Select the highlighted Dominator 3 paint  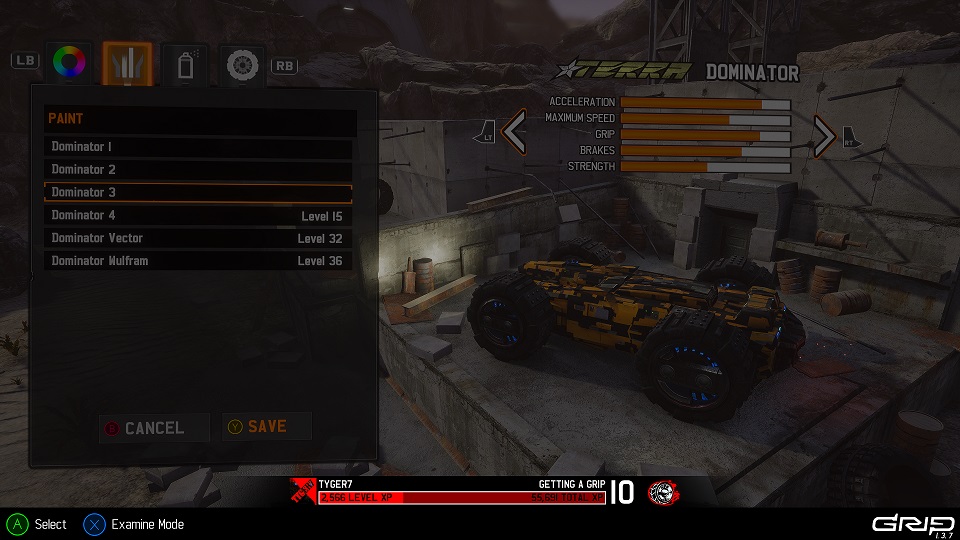198,192
